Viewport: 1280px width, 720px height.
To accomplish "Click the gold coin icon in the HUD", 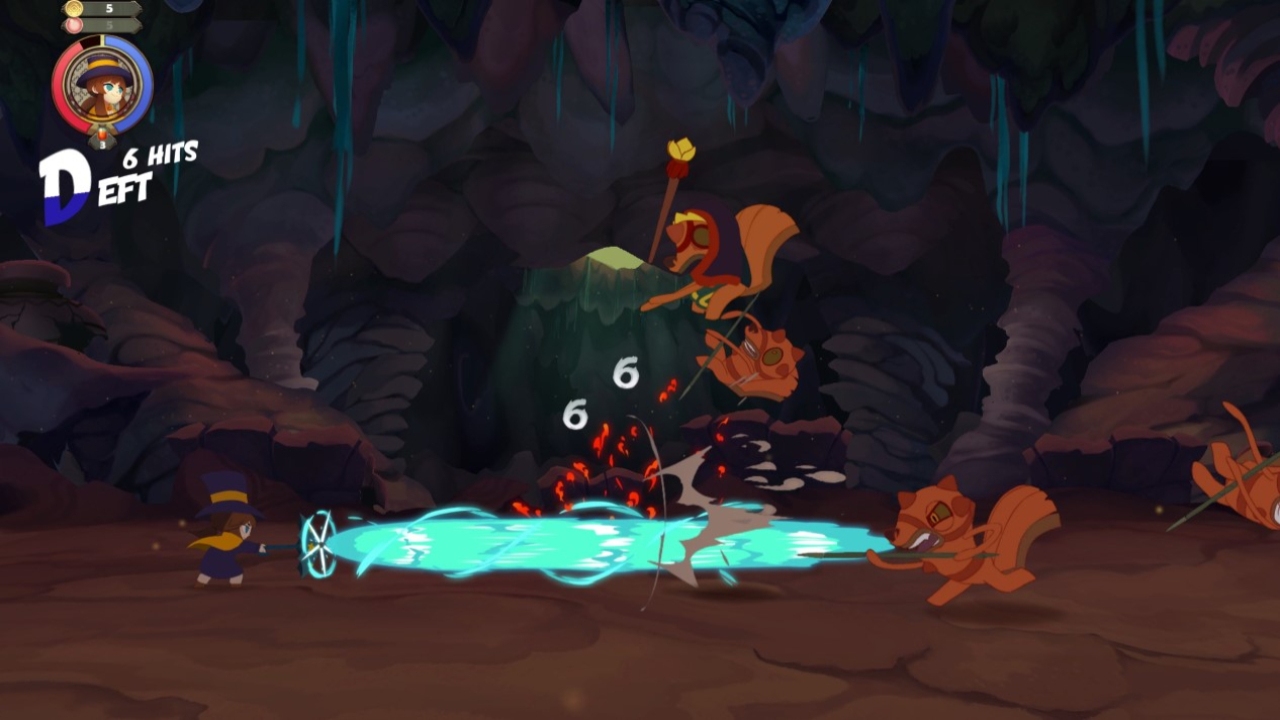I will [72, 8].
